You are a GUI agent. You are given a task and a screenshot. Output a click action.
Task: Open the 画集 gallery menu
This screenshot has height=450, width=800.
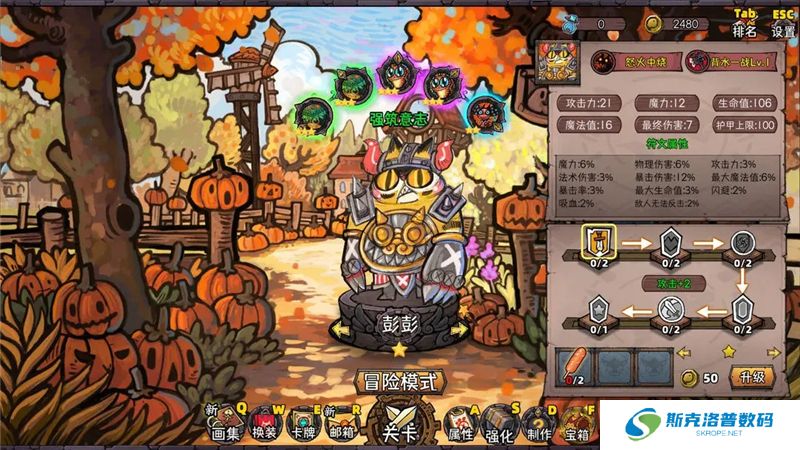point(226,426)
